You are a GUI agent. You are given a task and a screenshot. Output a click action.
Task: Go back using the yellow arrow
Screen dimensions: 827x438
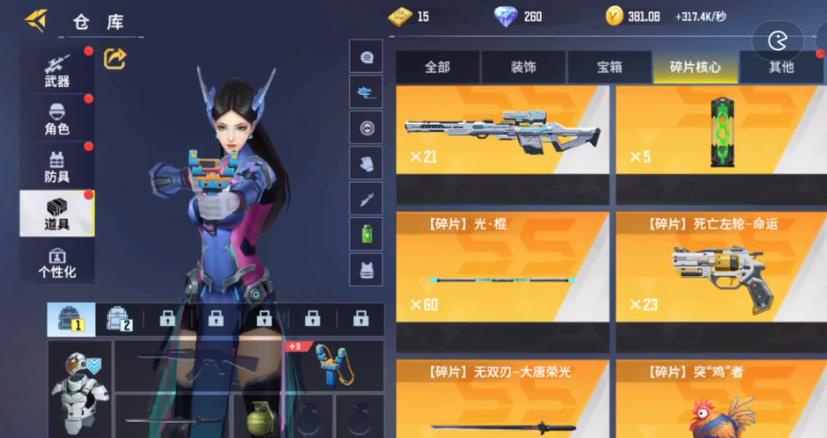point(36,19)
